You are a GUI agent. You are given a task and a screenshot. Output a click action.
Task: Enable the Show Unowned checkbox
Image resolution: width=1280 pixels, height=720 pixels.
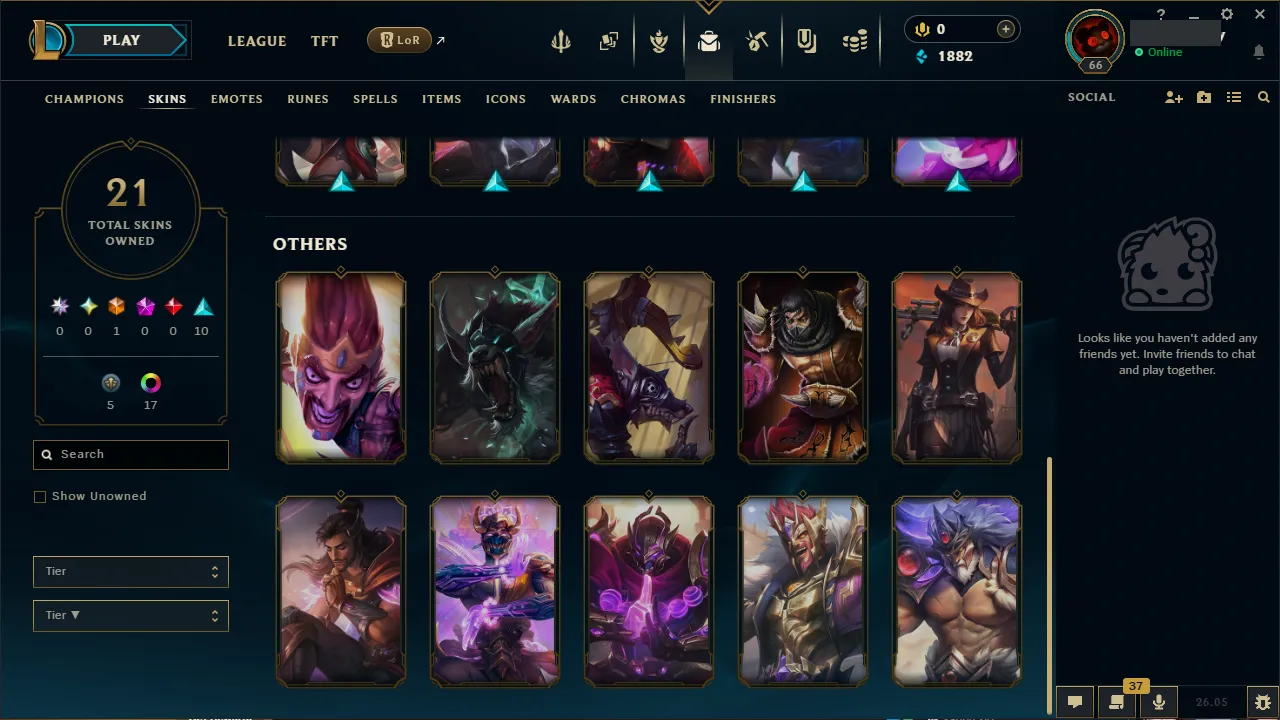(40, 496)
